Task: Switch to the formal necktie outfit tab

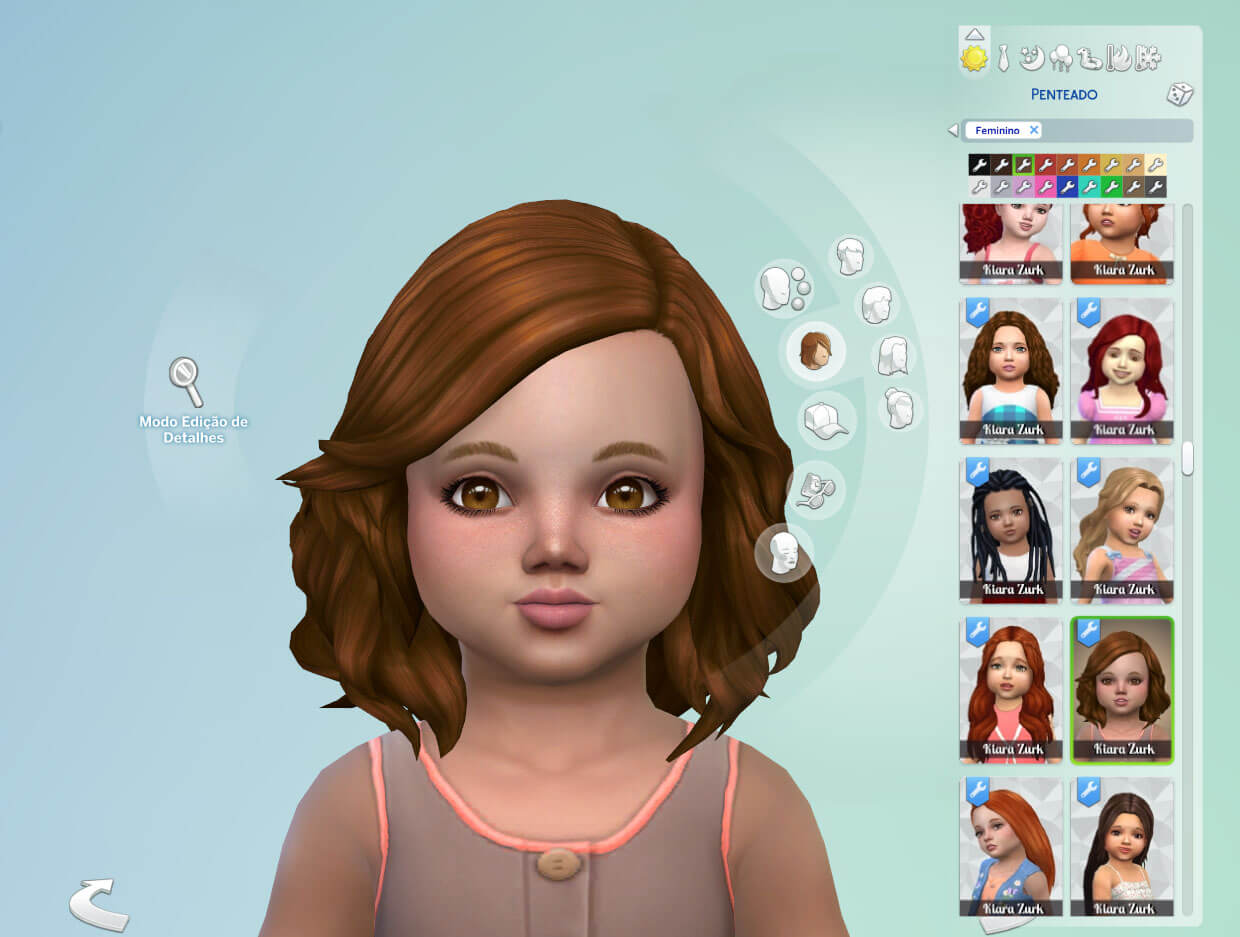Action: coord(1003,59)
